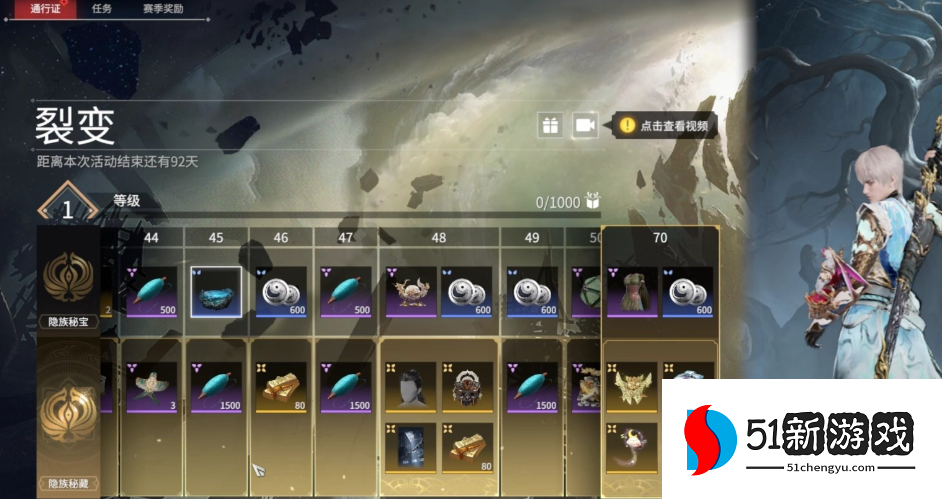The image size is (942, 499).
Task: Select the level 44 star-shaped item reward
Action: 153,387
